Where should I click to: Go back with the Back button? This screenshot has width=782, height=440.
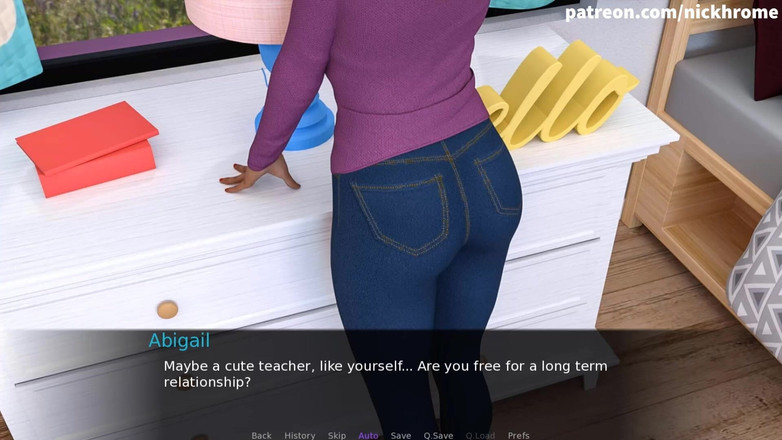tap(261, 435)
